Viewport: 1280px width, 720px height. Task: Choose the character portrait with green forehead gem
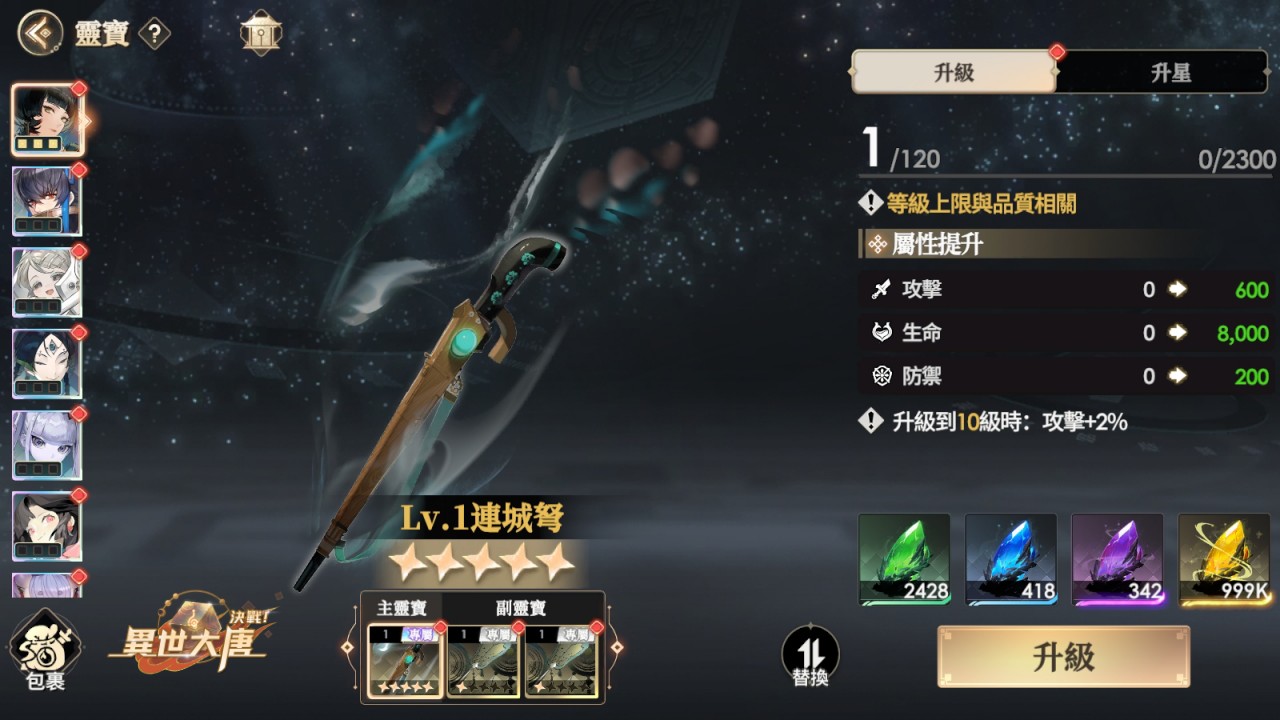pyautogui.click(x=47, y=364)
